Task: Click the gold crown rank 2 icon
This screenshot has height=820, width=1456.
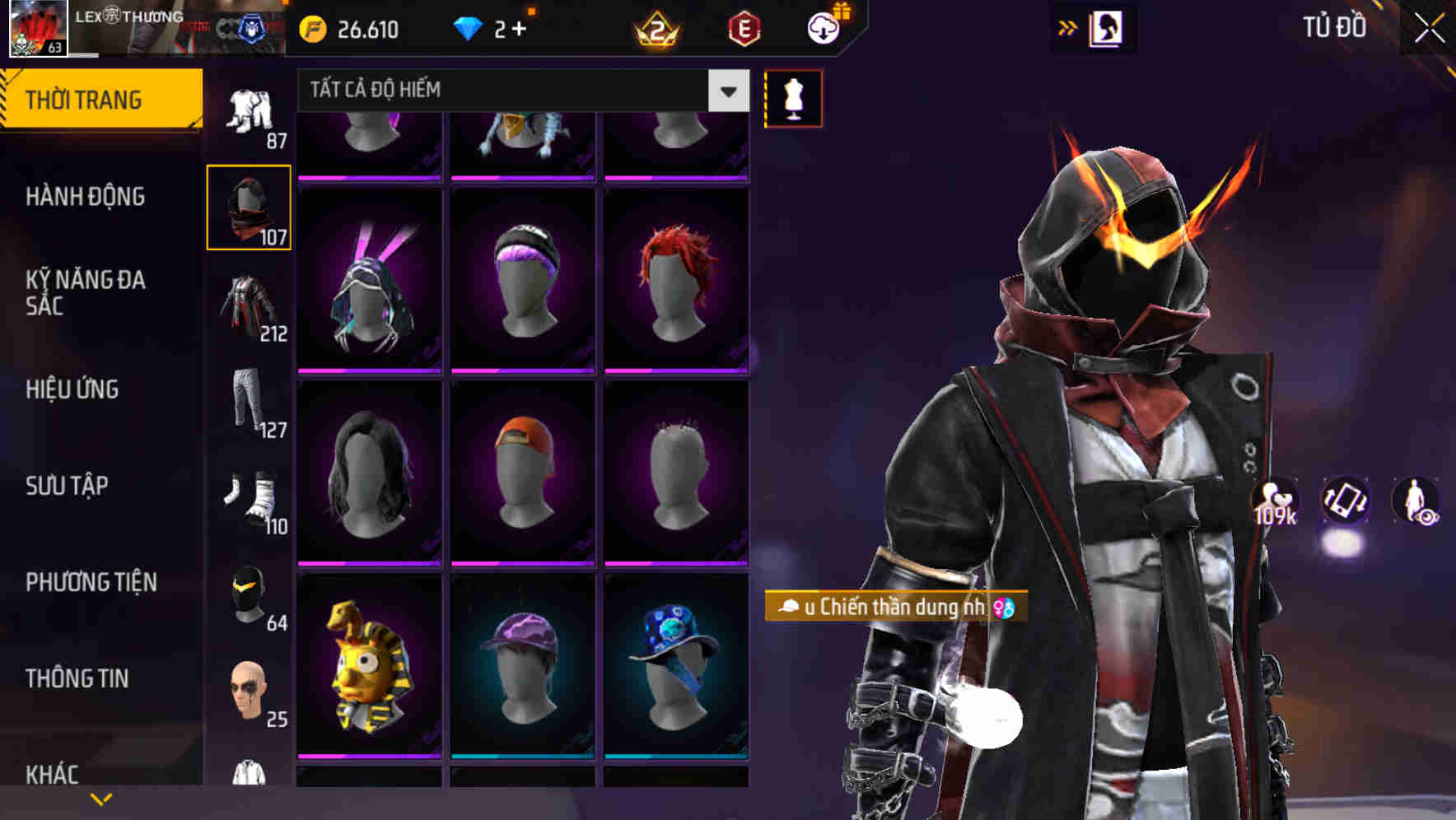Action: [x=655, y=30]
